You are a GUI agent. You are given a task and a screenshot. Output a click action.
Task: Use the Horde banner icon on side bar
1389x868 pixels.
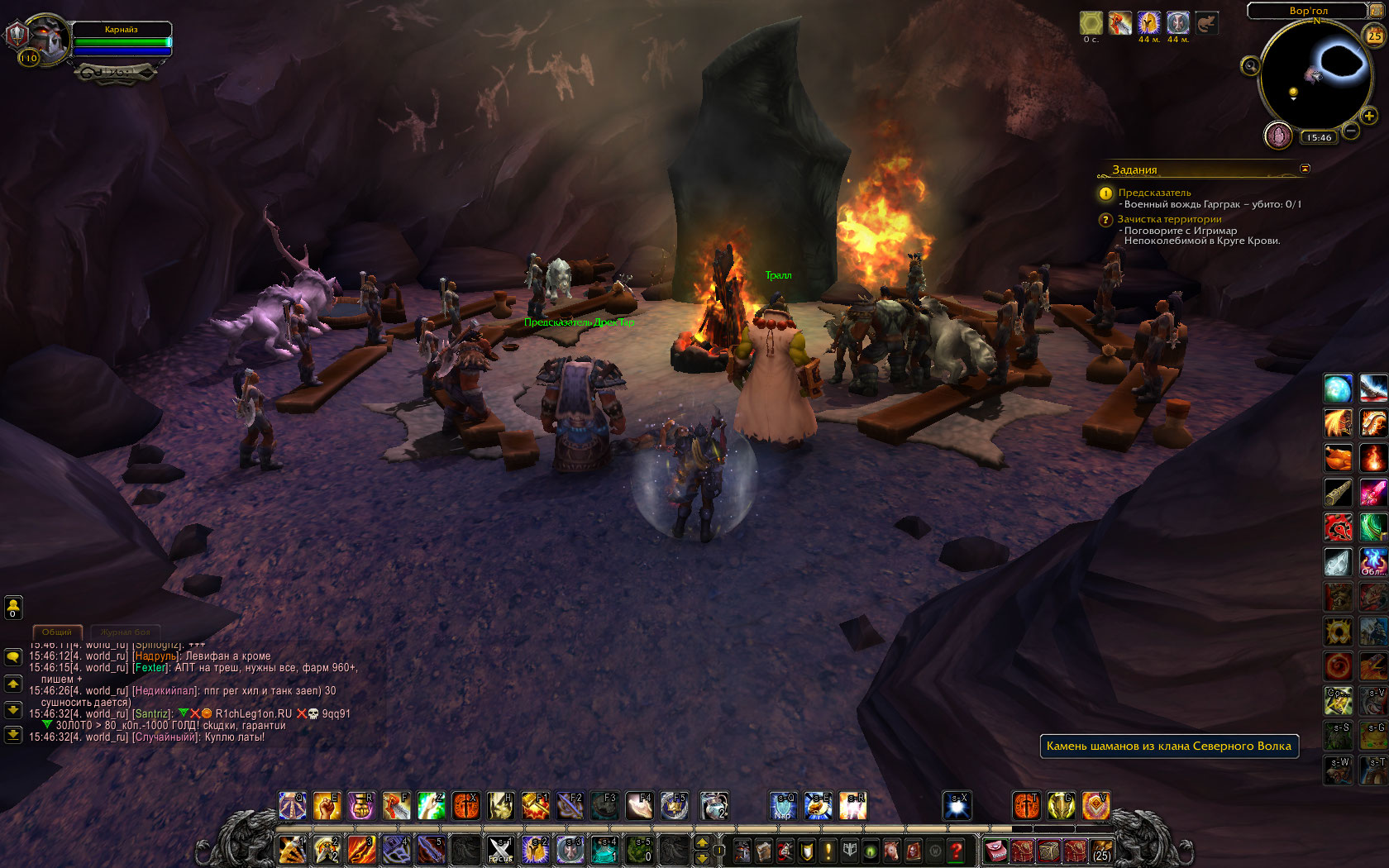(1338, 527)
